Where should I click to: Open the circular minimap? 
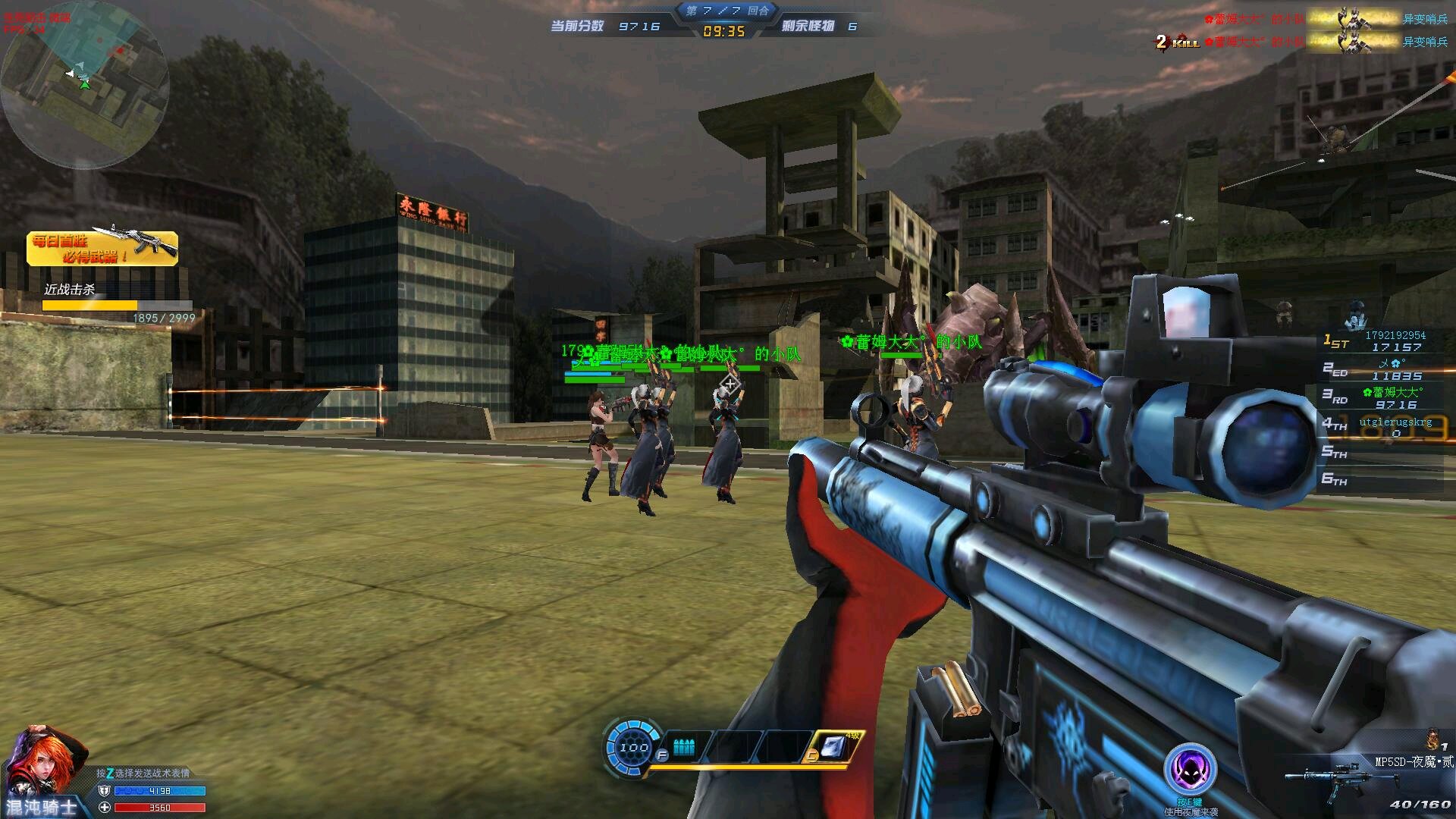[x=83, y=85]
